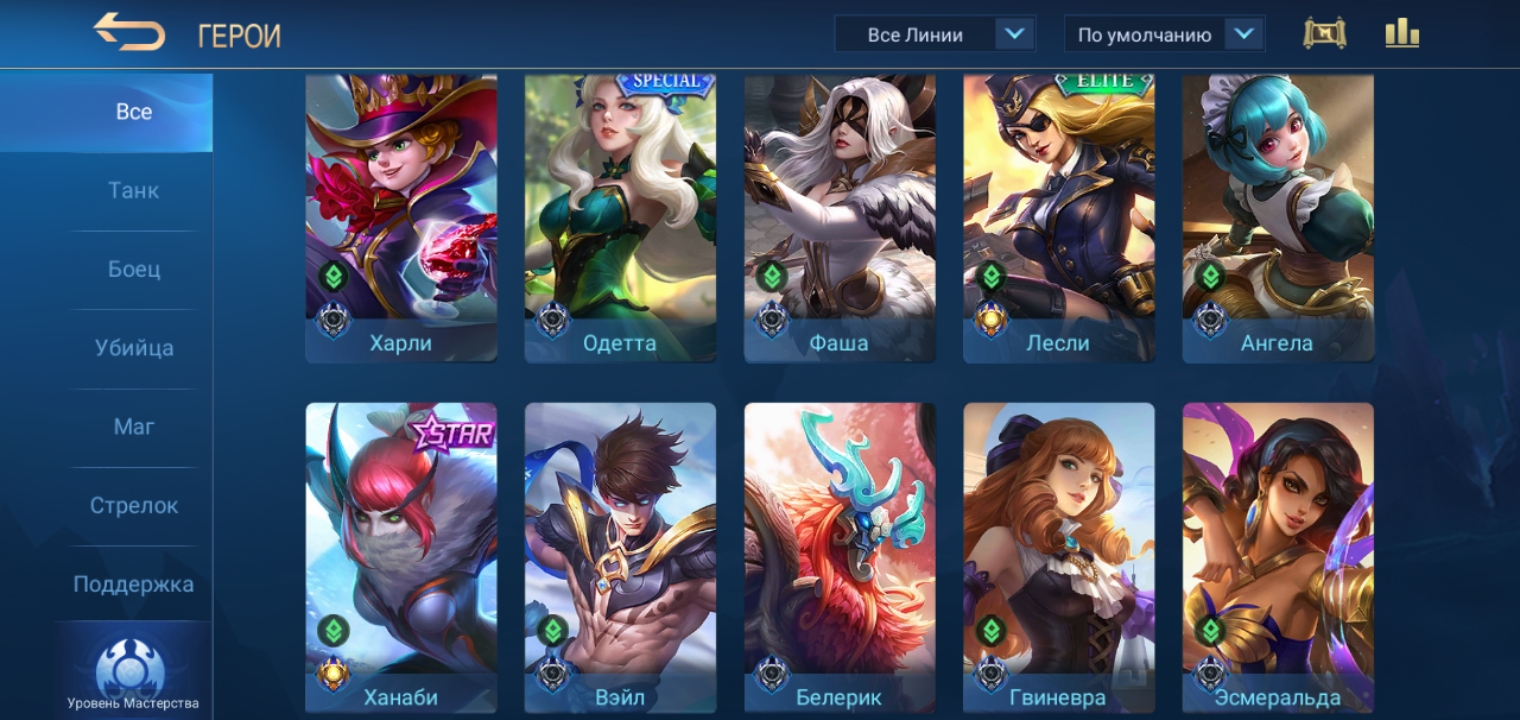Switch to the Боец tab

(x=133, y=270)
